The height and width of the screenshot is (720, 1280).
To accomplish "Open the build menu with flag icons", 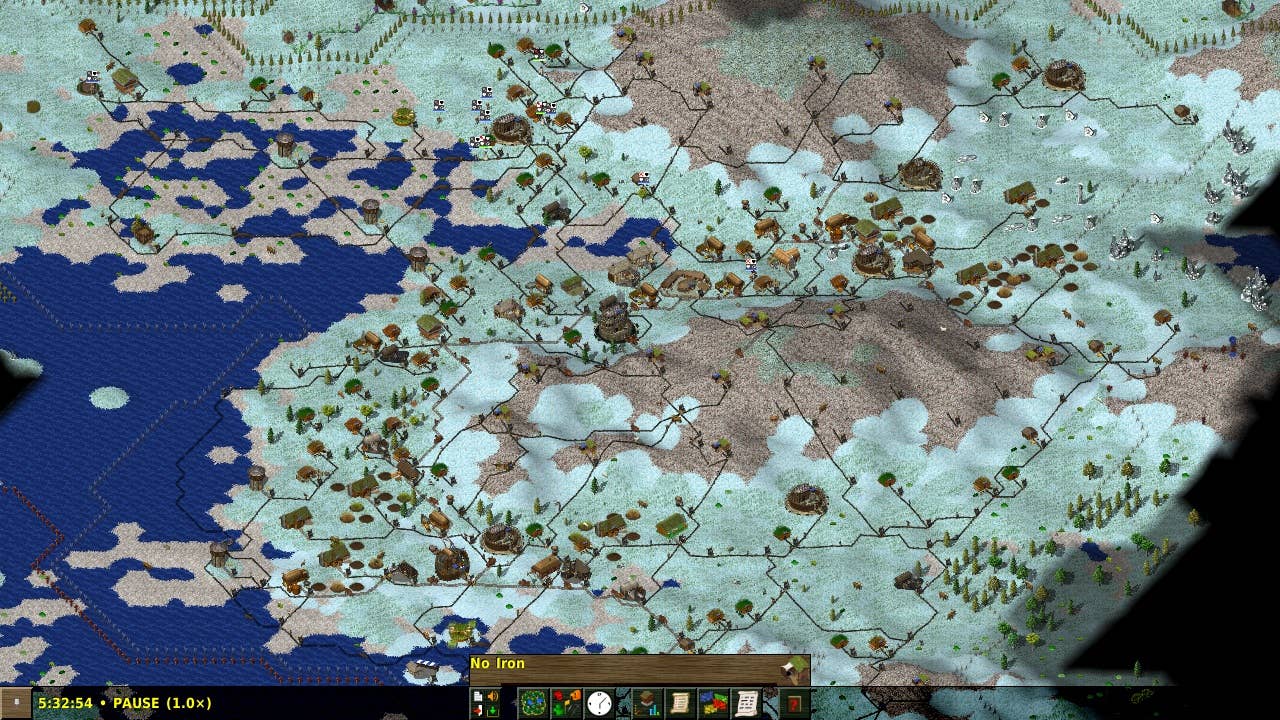I will pos(565,702).
